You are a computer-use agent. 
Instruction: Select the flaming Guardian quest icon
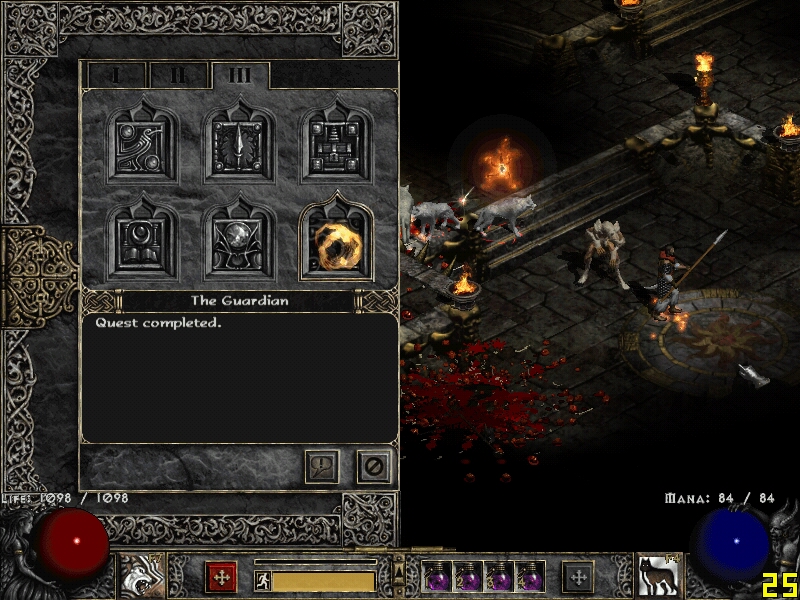click(336, 240)
